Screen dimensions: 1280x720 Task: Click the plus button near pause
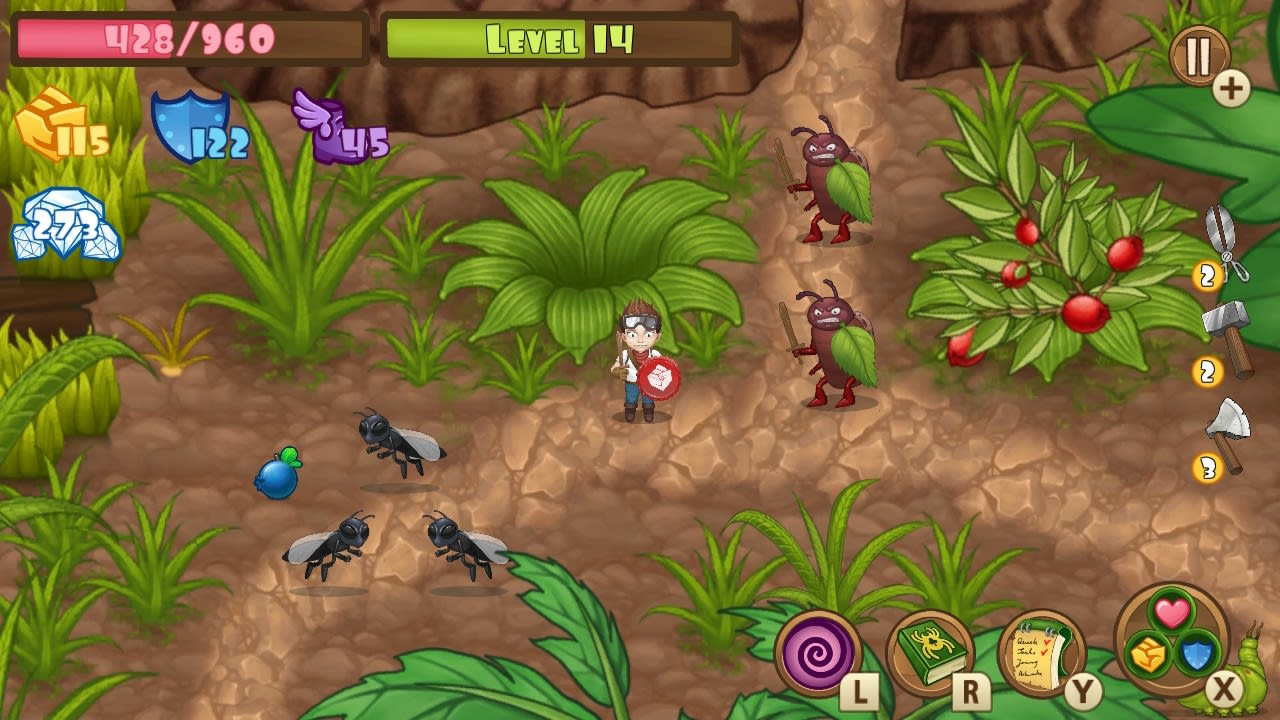click(x=1232, y=87)
